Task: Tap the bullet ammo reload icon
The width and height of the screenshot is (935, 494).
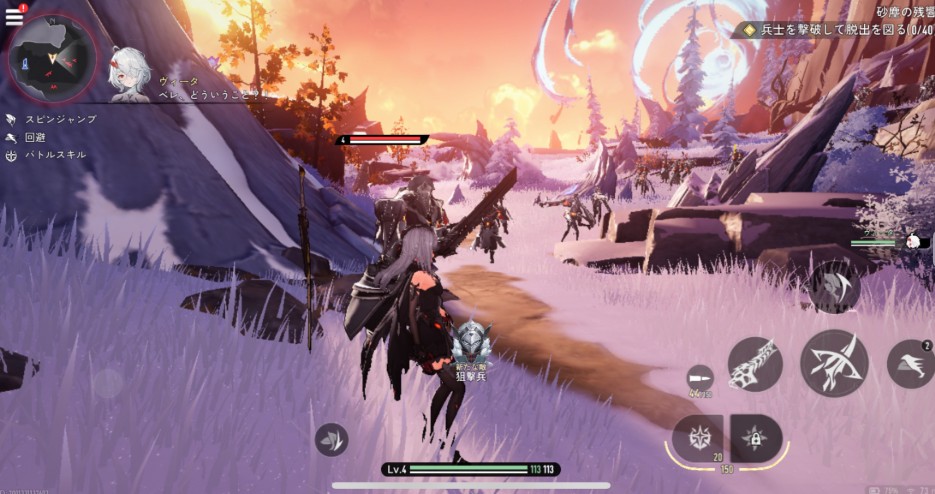Action: pos(701,380)
